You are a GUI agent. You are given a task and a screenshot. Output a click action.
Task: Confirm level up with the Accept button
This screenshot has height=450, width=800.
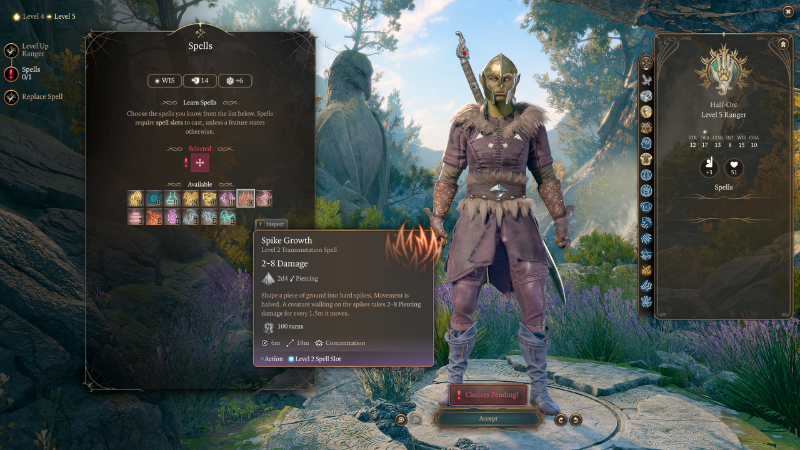coord(487,419)
